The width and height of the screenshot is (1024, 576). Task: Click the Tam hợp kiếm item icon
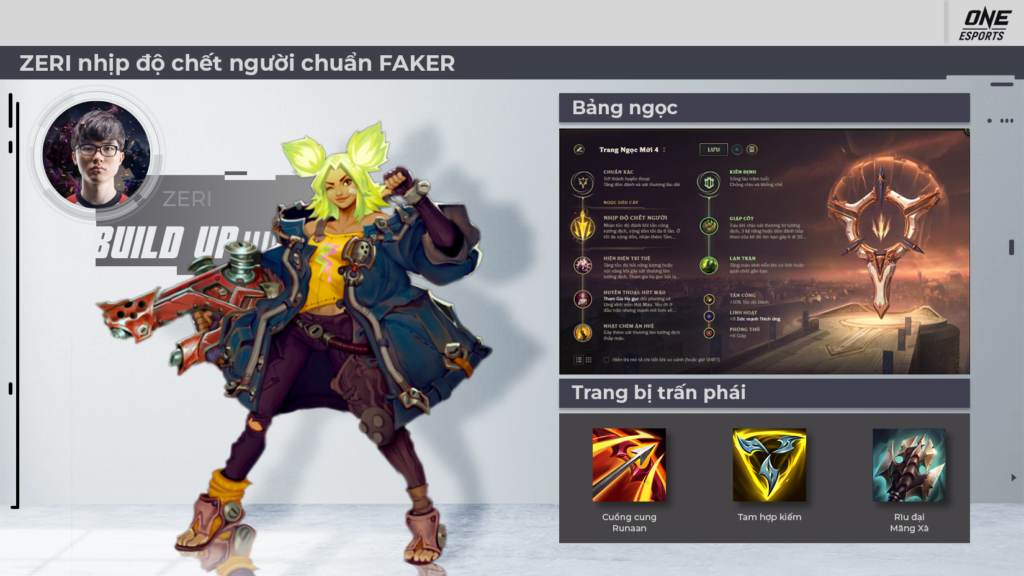769,464
